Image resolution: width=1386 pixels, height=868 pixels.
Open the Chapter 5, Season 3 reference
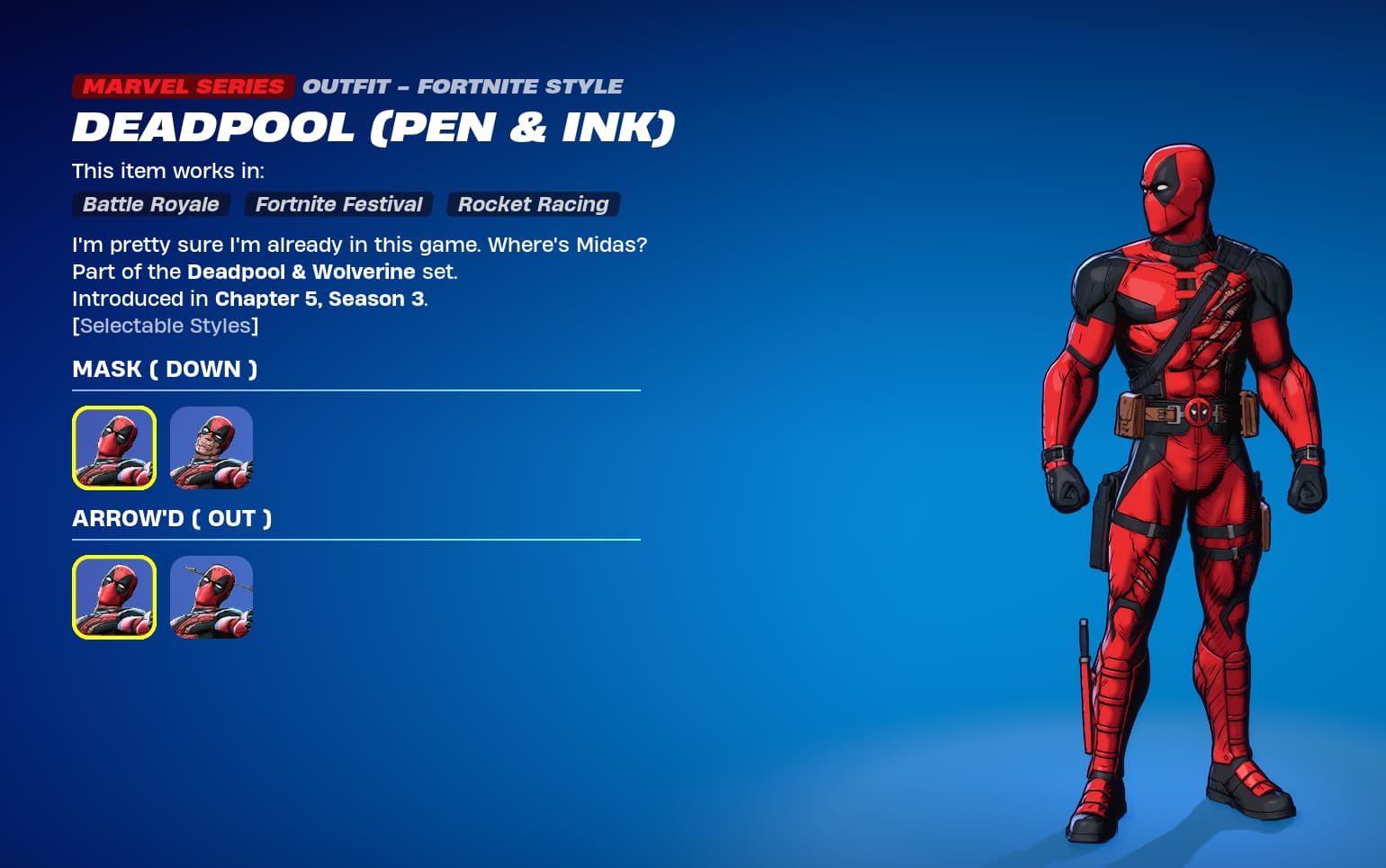point(319,299)
